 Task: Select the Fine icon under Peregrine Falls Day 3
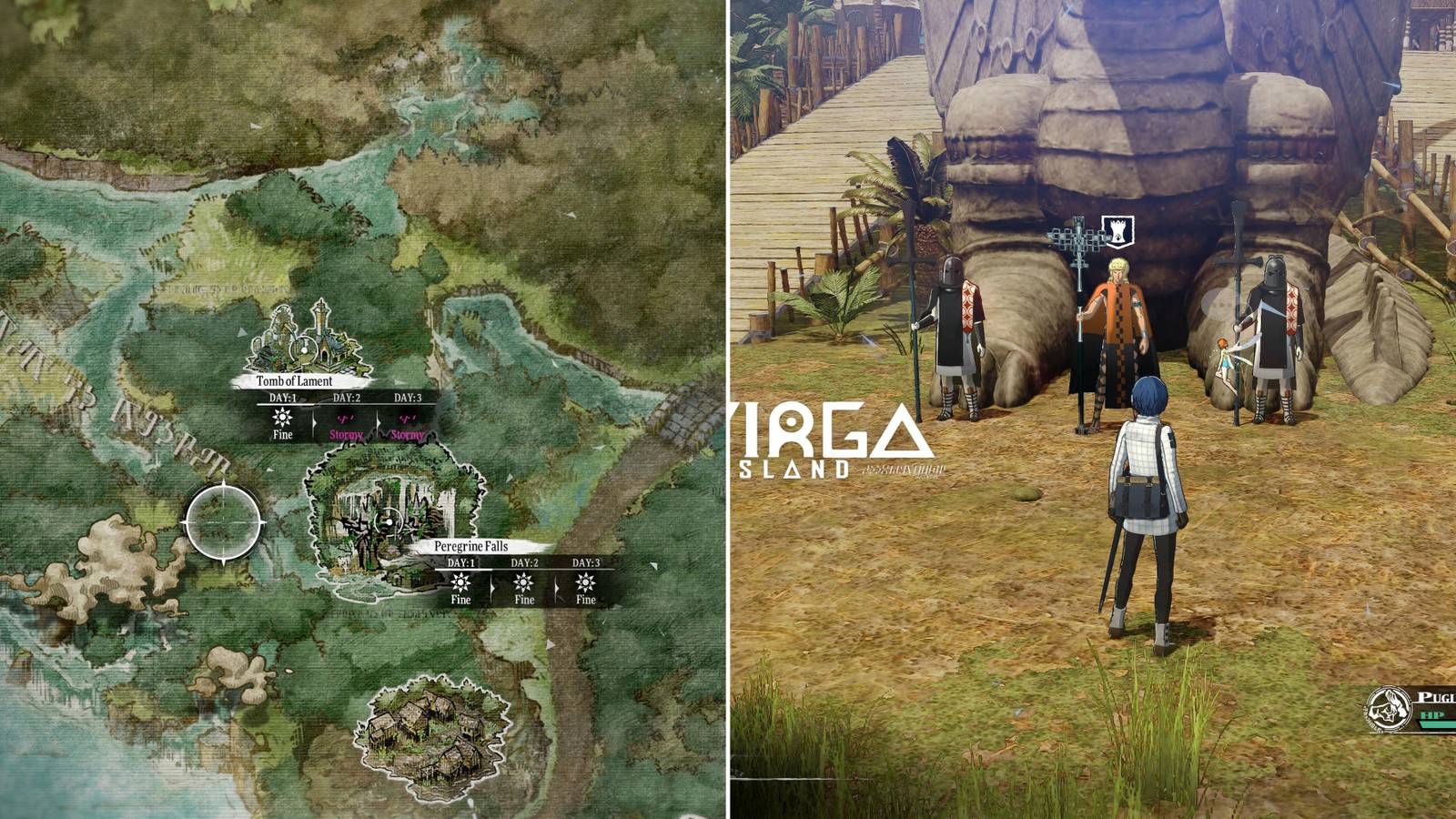(584, 583)
